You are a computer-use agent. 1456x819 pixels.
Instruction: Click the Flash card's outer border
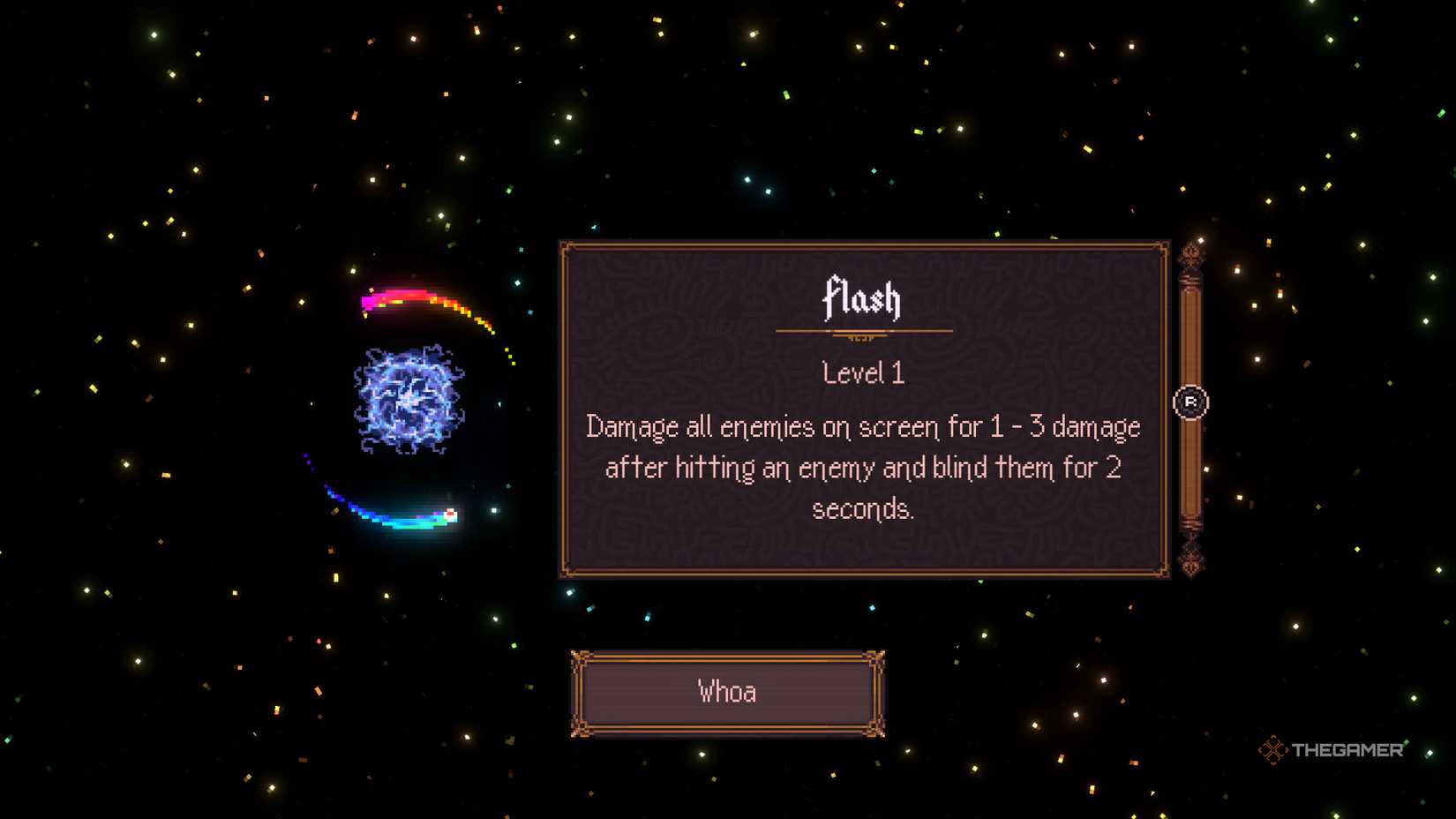862,243
